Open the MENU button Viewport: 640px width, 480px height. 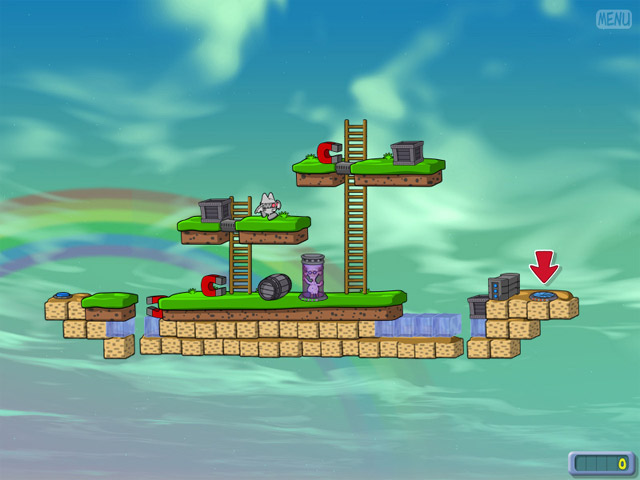[x=613, y=19]
